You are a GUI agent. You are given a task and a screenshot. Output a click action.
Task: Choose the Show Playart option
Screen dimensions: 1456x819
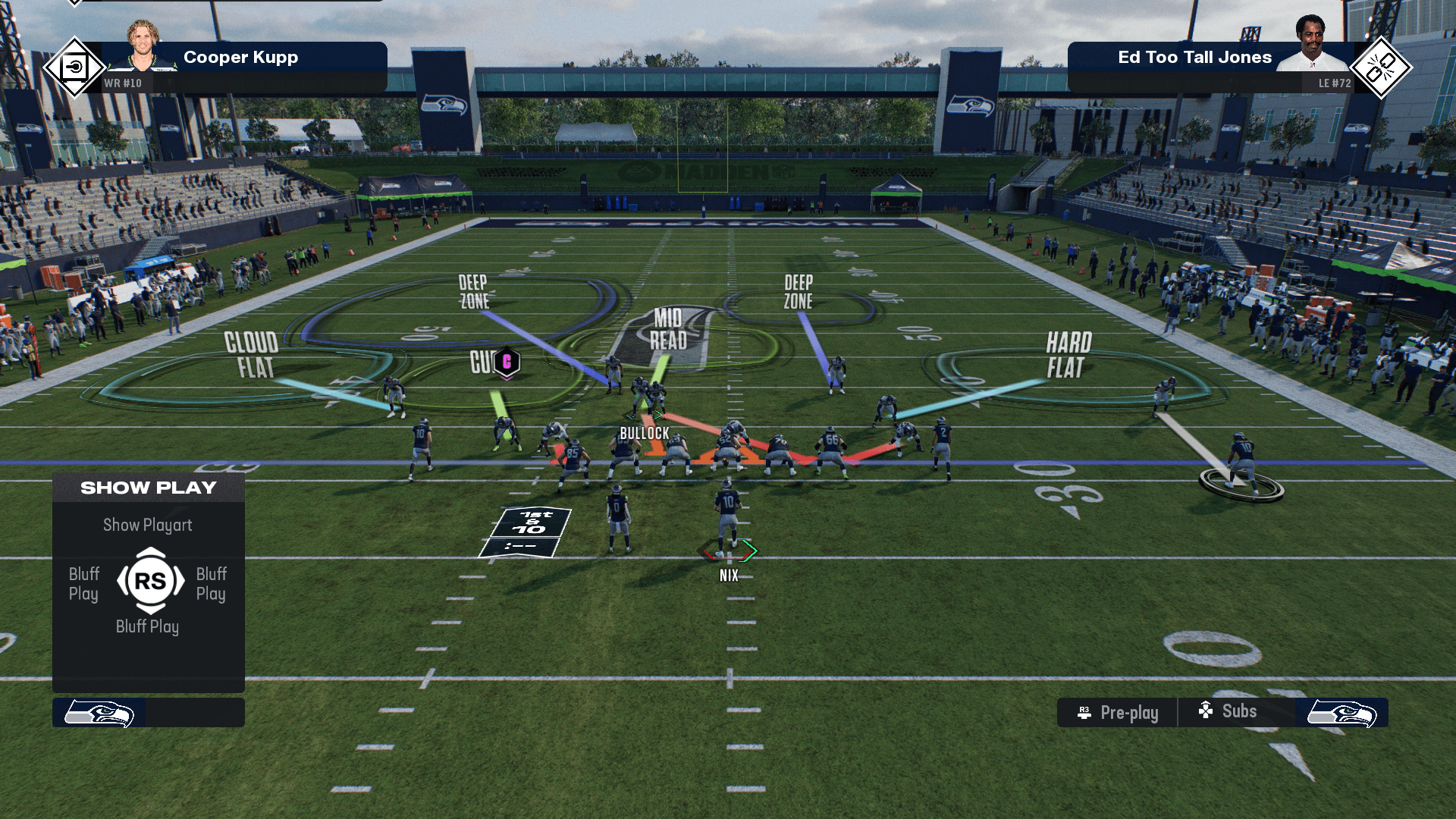click(x=148, y=525)
